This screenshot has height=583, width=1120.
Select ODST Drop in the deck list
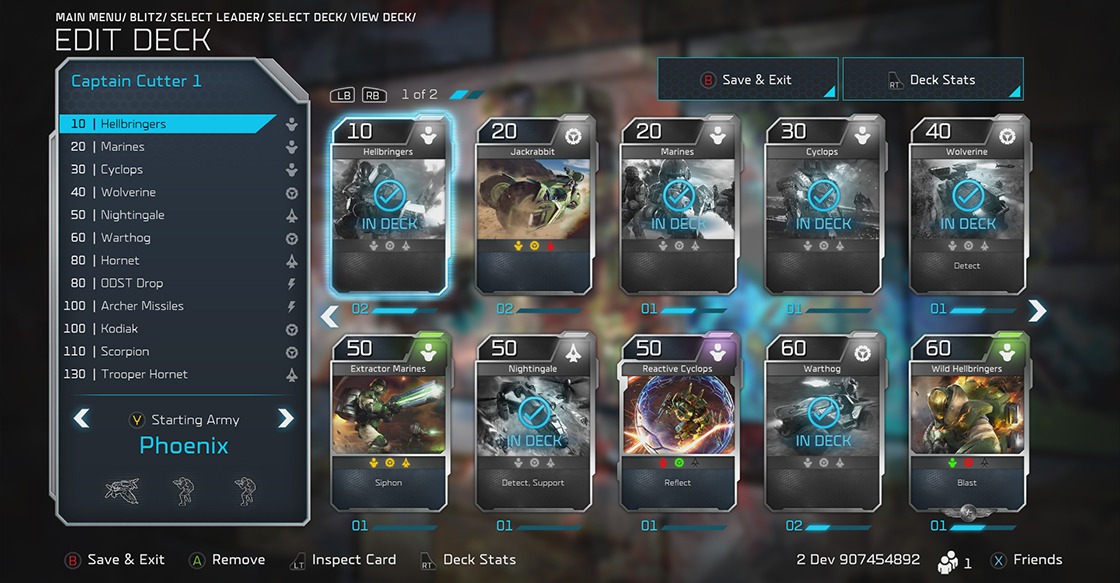coord(131,283)
